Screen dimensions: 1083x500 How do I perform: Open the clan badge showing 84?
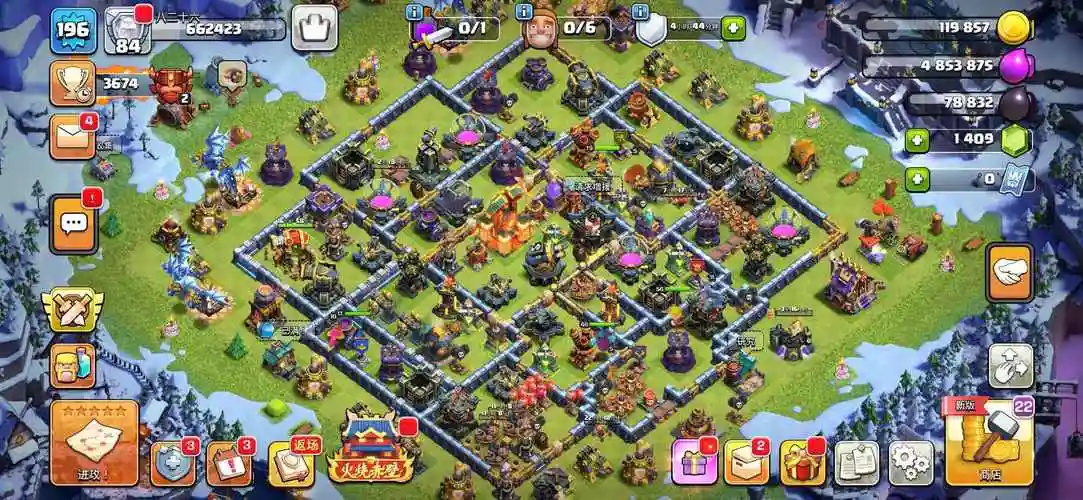(x=127, y=30)
